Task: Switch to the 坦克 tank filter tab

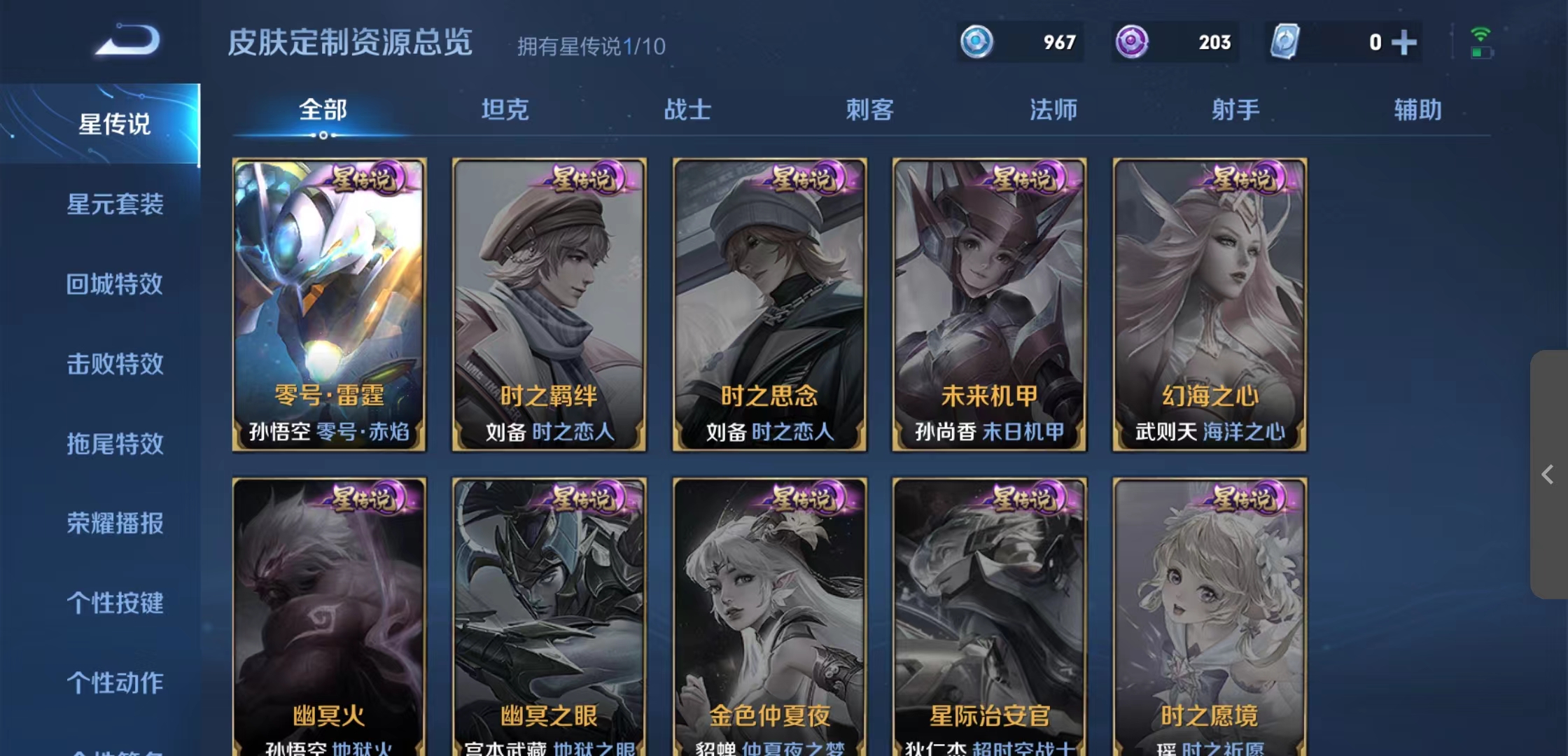Action: point(505,110)
